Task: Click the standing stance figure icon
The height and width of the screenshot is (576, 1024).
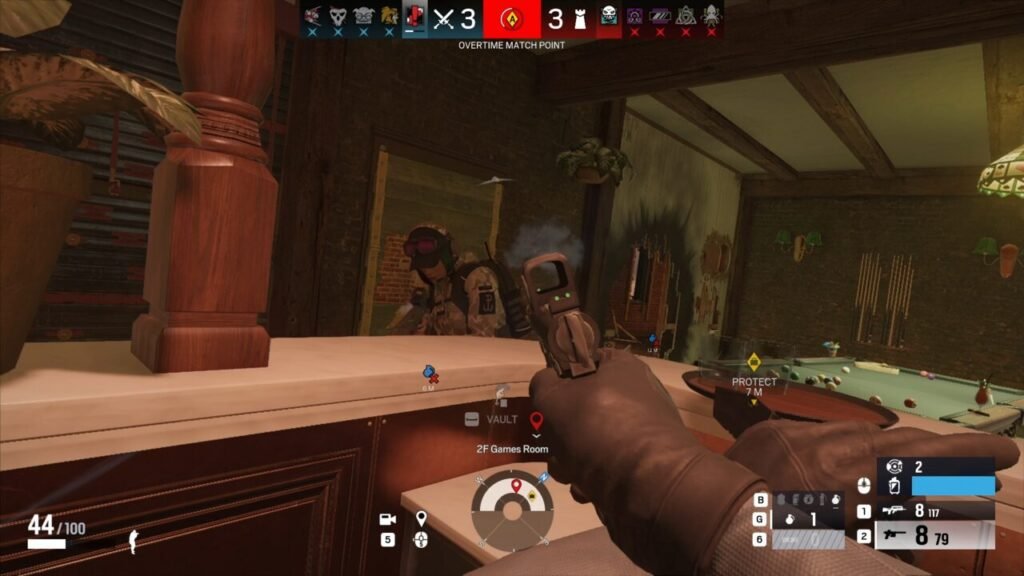Action: (133, 541)
